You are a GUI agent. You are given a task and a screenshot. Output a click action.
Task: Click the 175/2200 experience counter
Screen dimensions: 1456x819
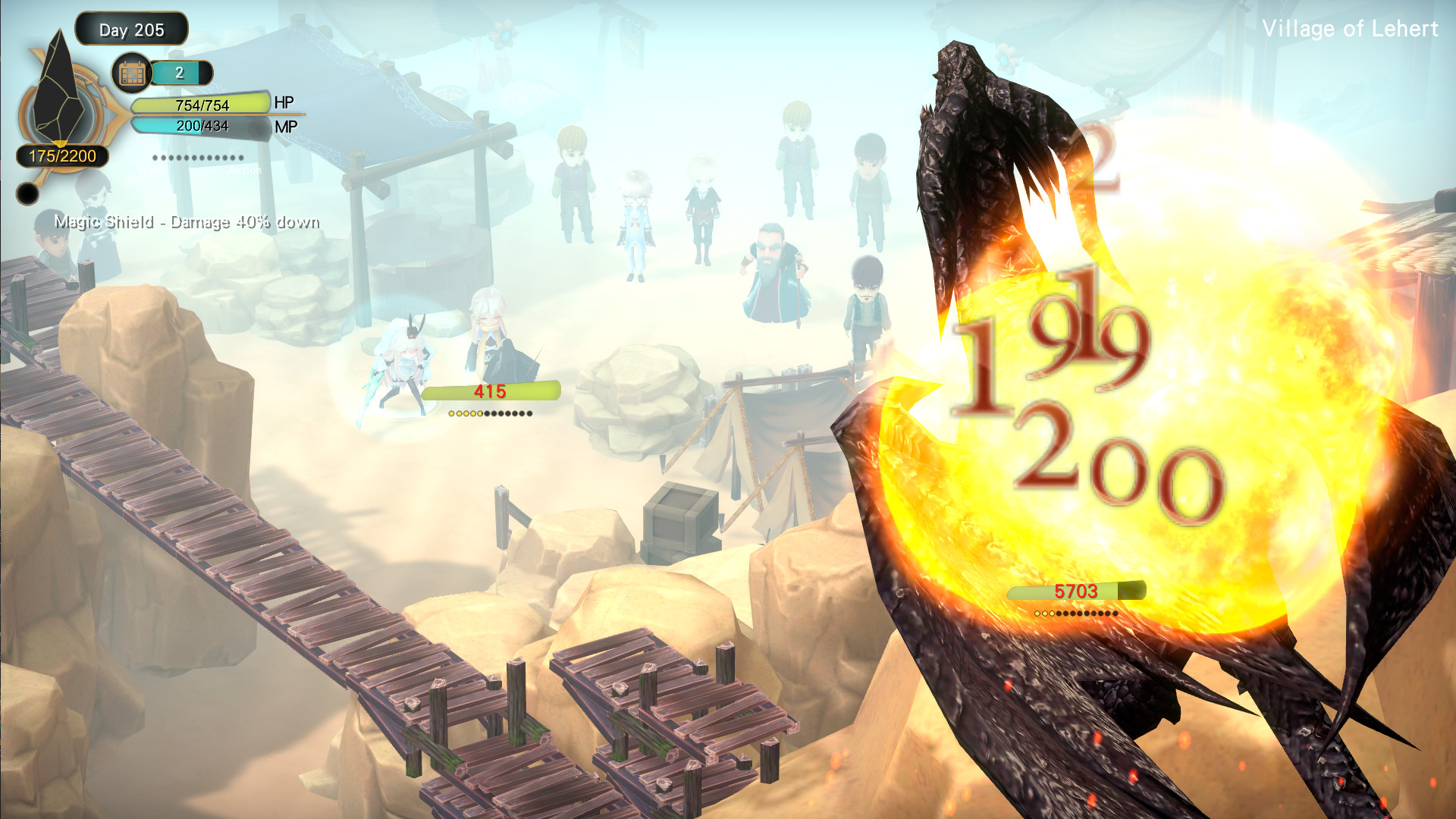click(x=61, y=155)
